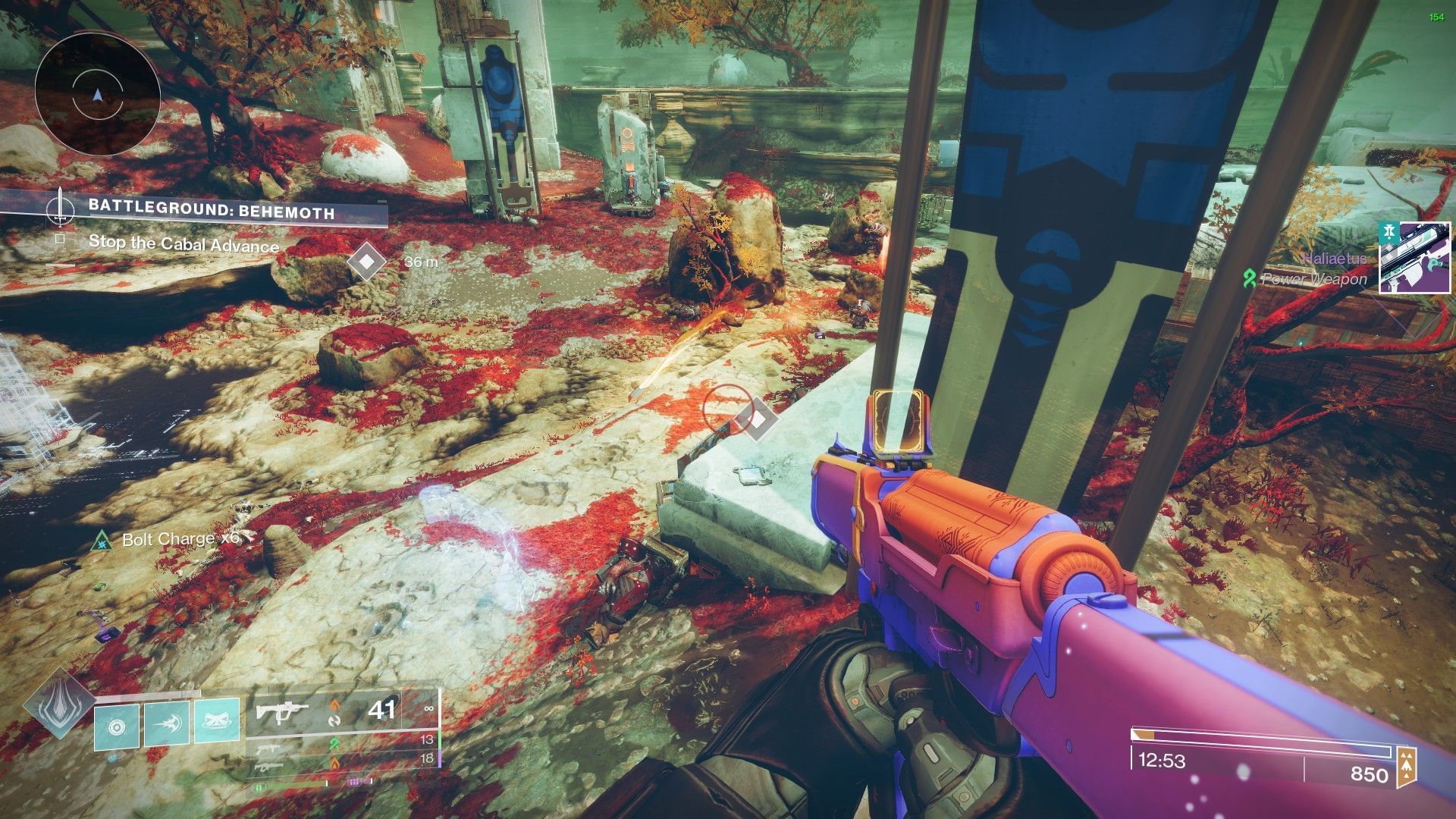This screenshot has height=819, width=1456.
Task: Trigger the melee ability with the spiked projectile icon
Action: coord(166,724)
